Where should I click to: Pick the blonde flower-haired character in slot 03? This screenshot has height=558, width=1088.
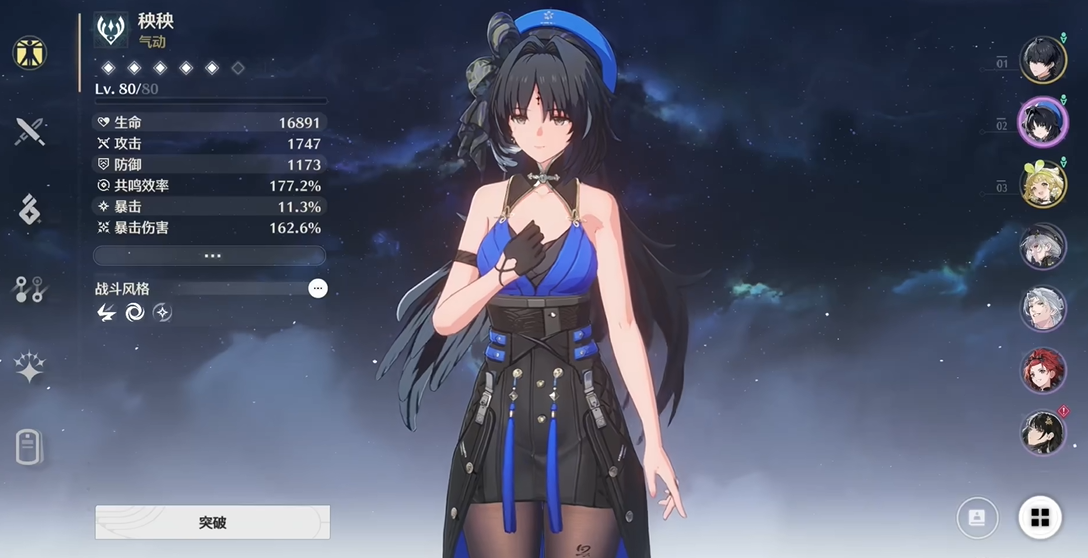(x=1043, y=184)
